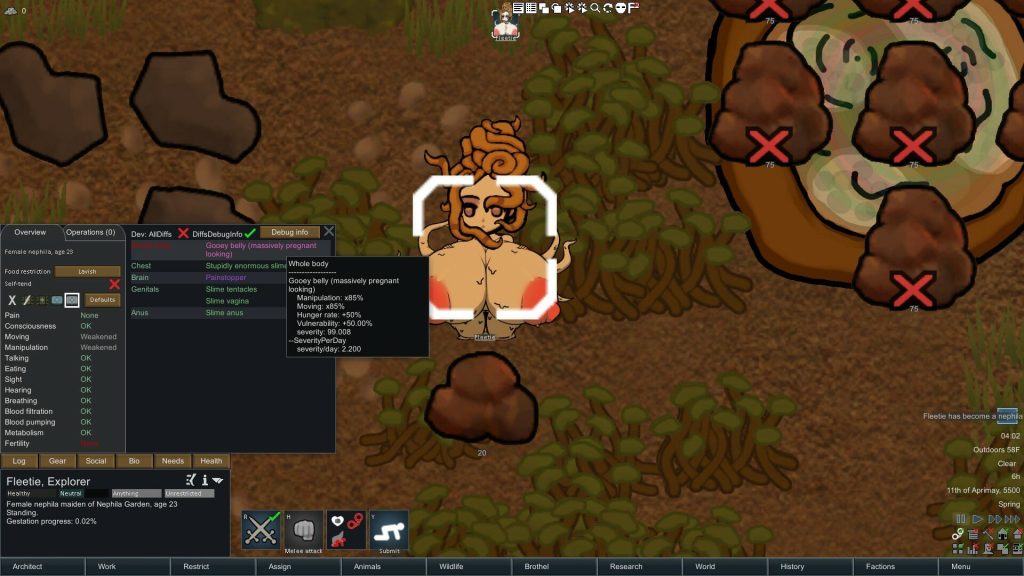Change the Lavish food restriction
1024x576 pixels.
click(87, 271)
